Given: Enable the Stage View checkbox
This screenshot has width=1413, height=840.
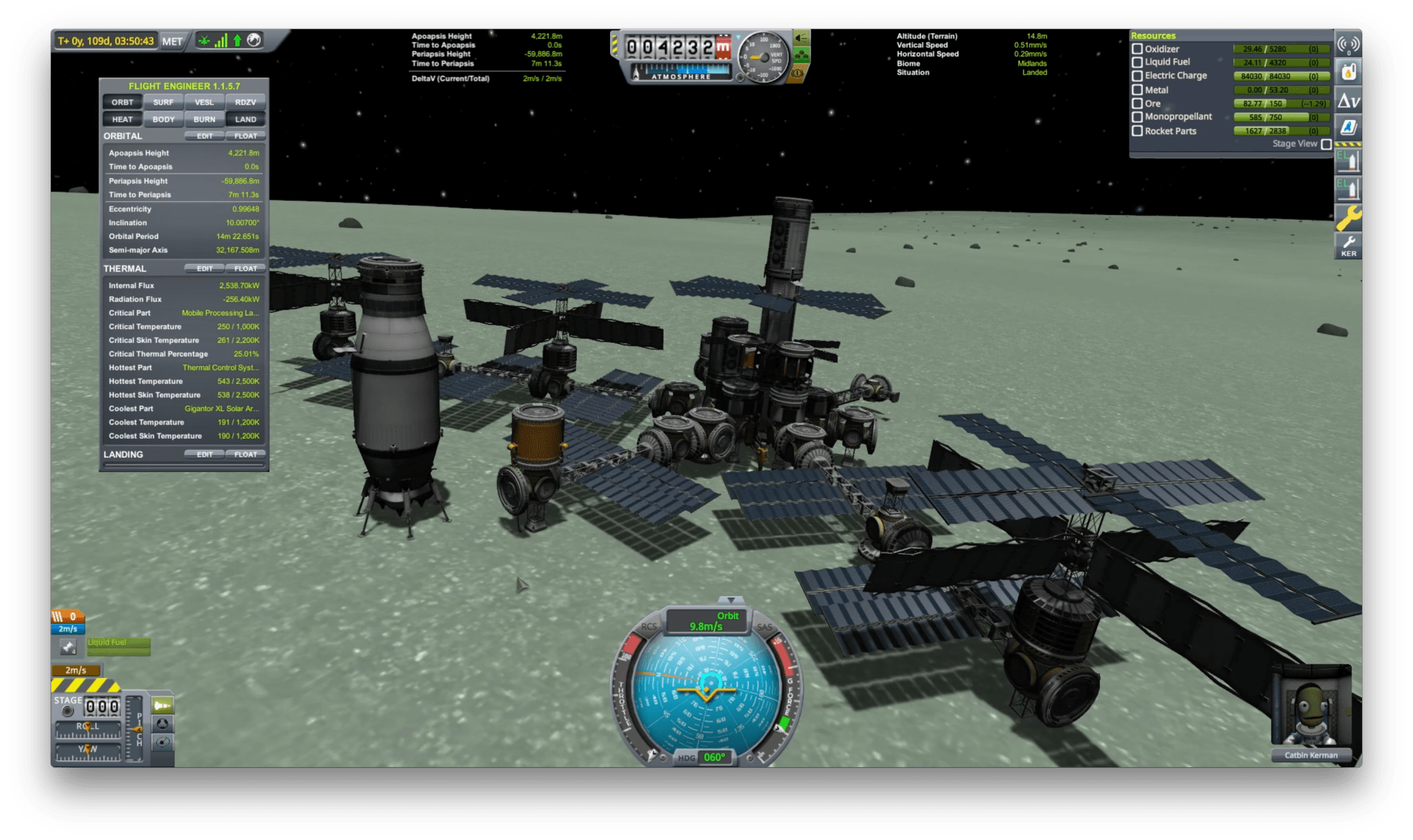Looking at the screenshot, I should 1326,144.
